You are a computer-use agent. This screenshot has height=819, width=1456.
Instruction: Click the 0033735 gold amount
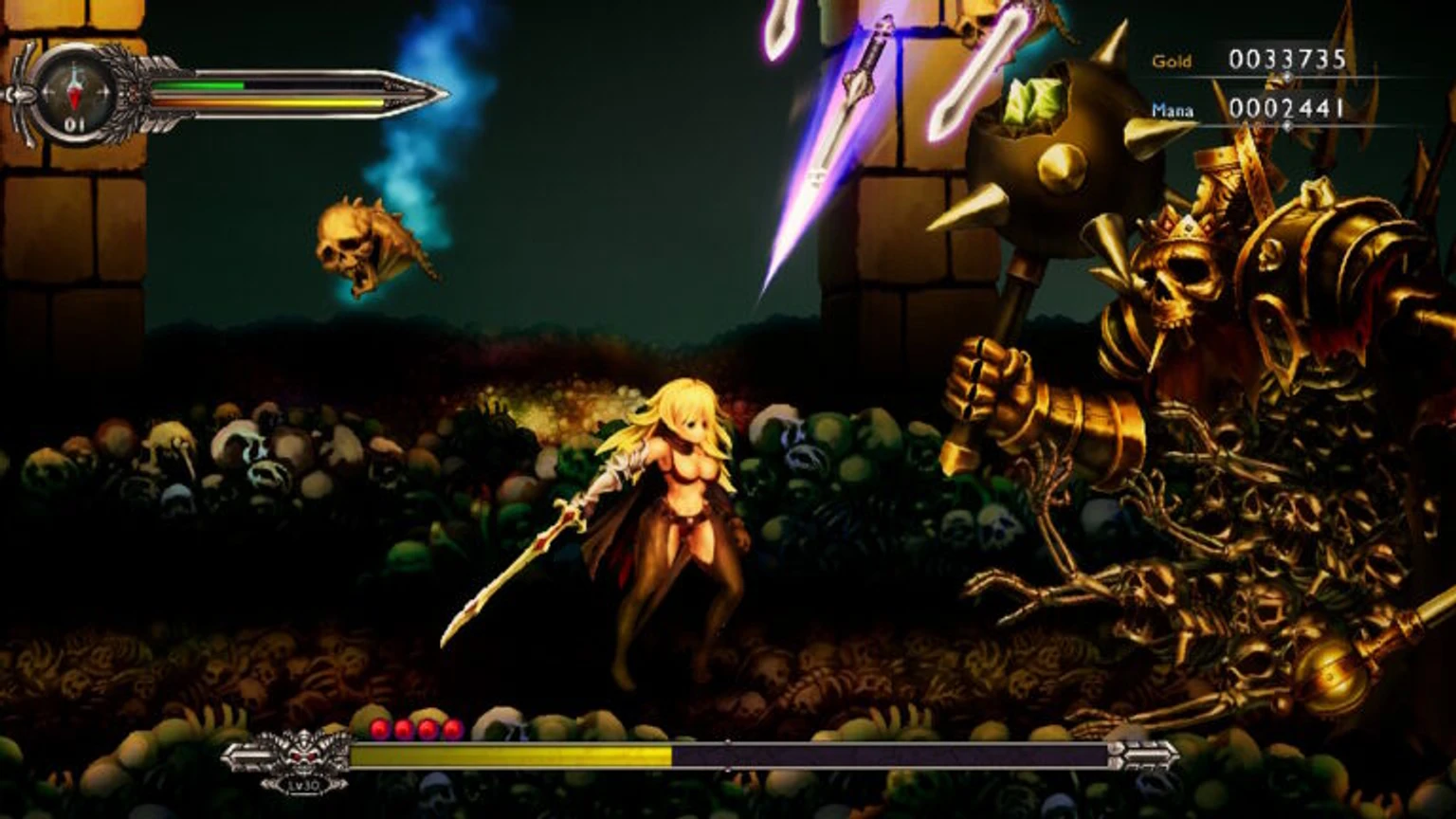pyautogui.click(x=1289, y=60)
